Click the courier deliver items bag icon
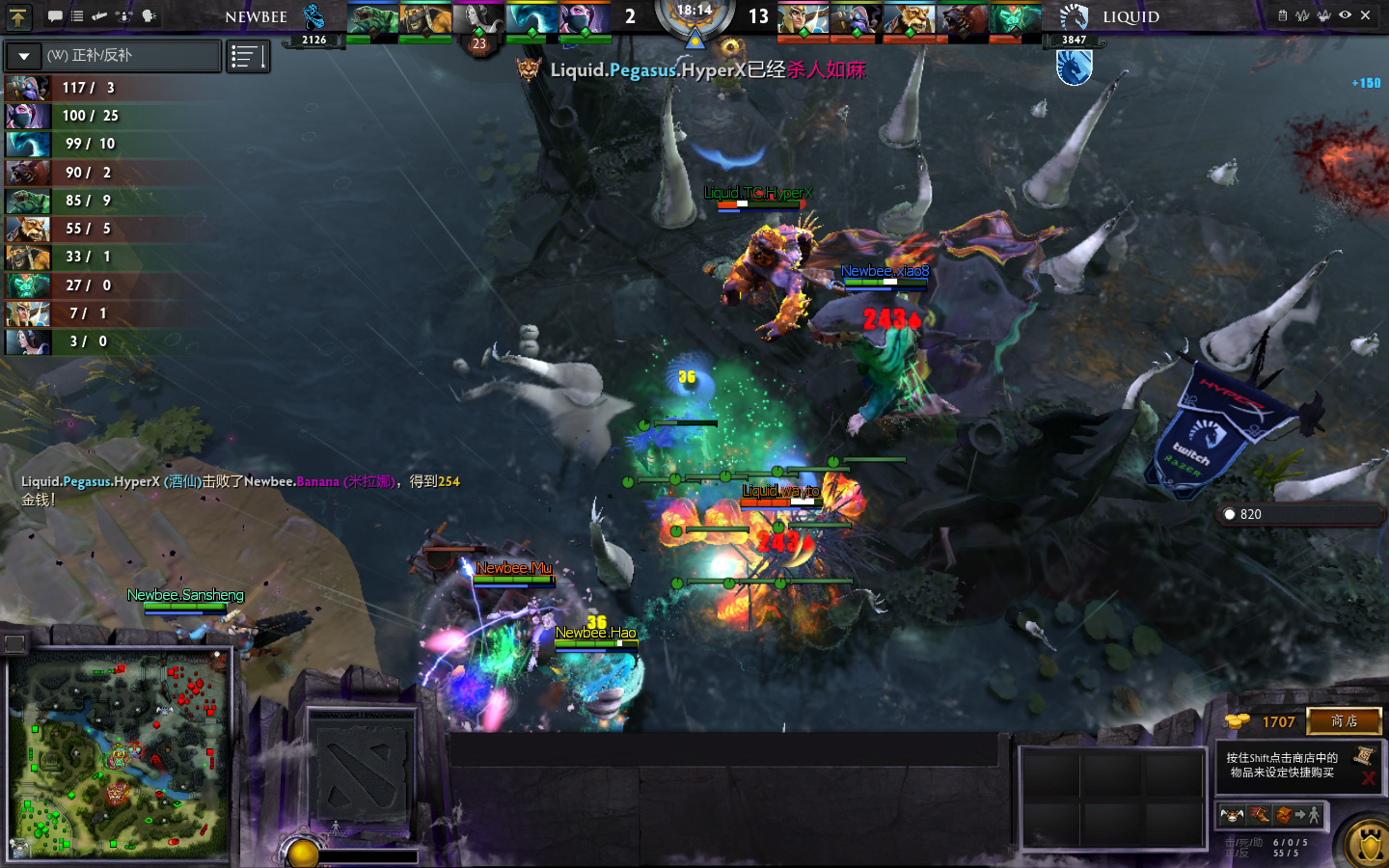The image size is (1389, 868). [1285, 816]
